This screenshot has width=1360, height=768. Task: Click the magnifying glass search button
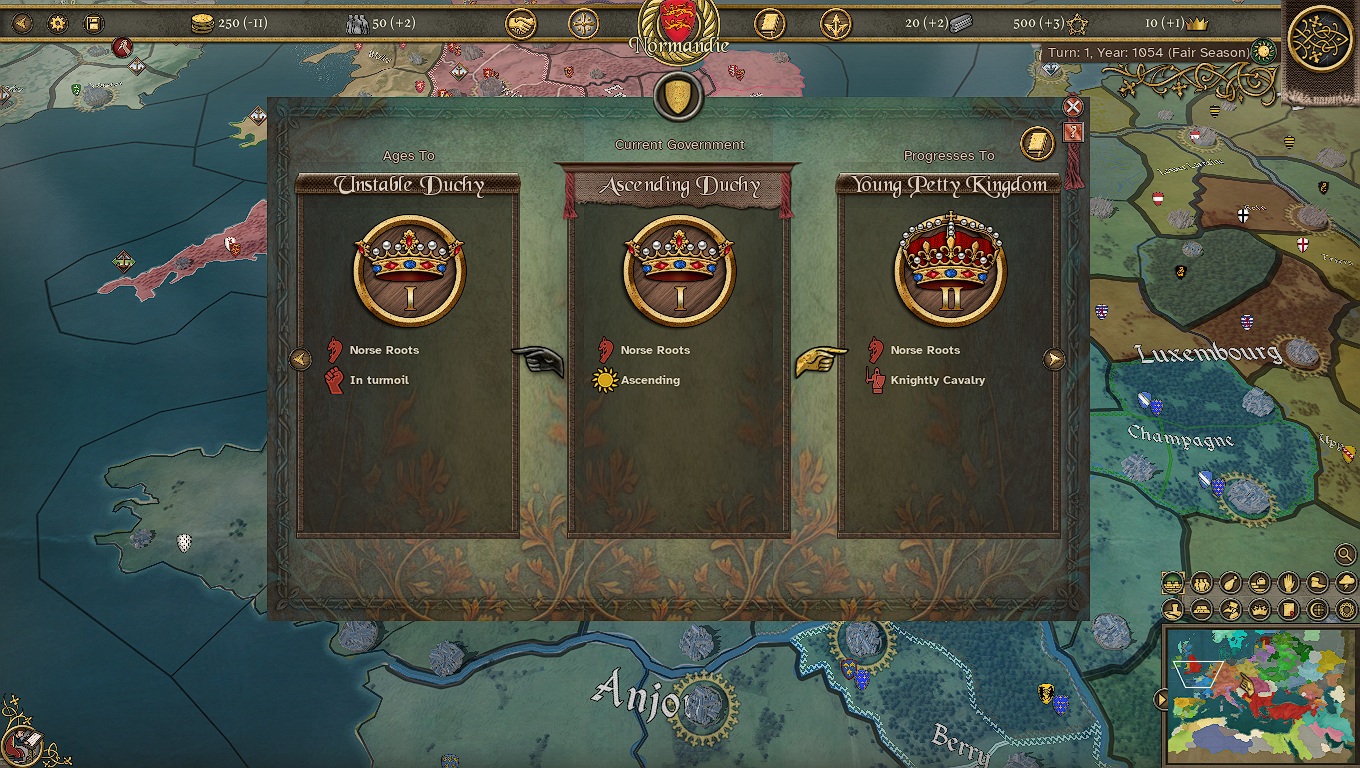(1345, 554)
